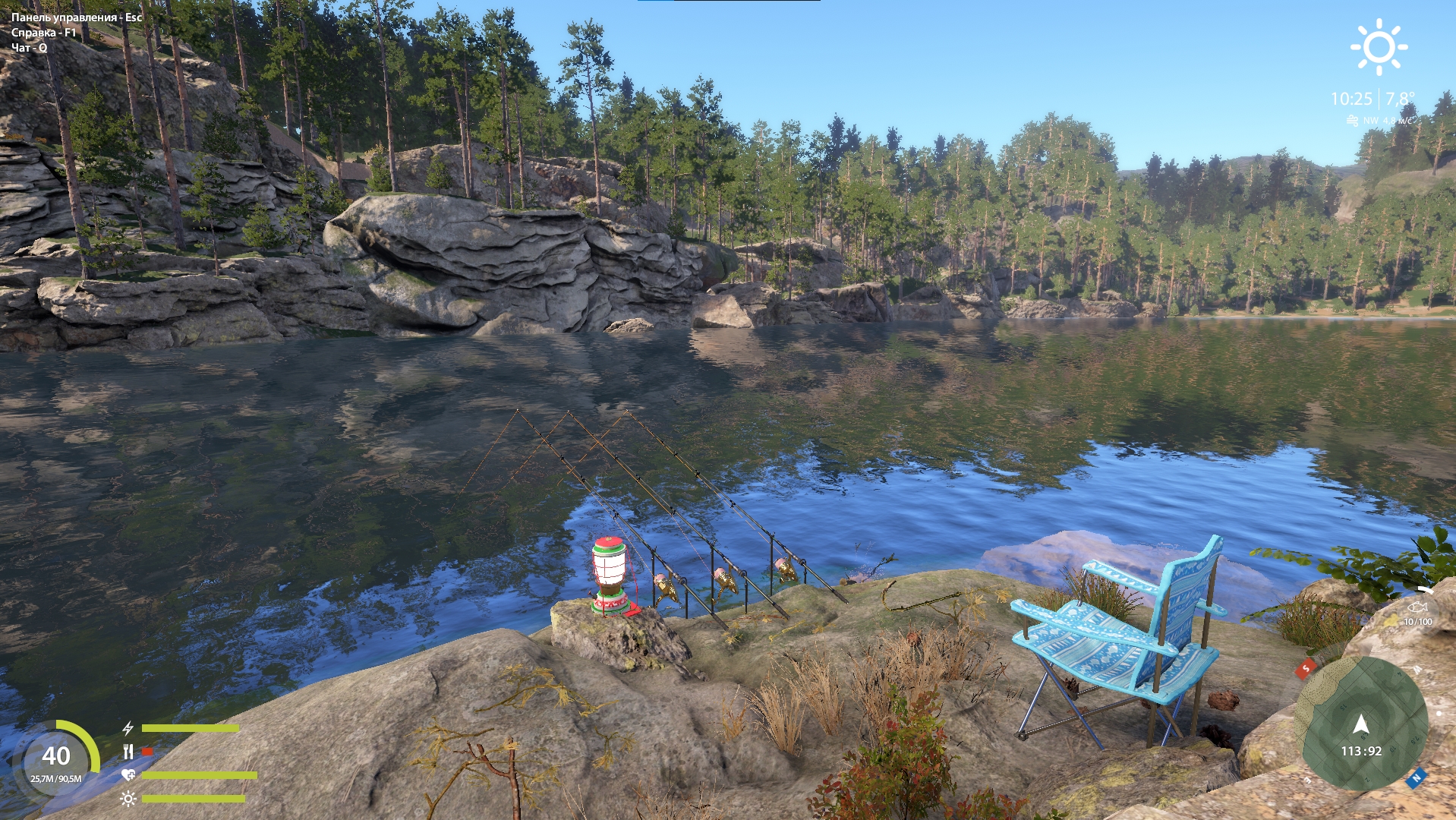Open the circular minimap

pos(1360,724)
